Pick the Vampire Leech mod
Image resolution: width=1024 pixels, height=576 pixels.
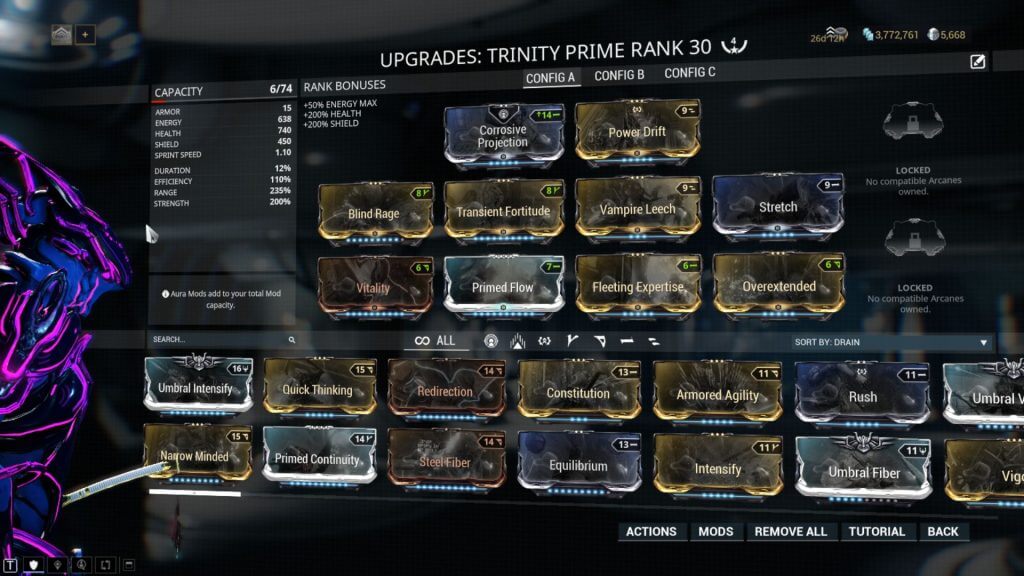click(637, 209)
